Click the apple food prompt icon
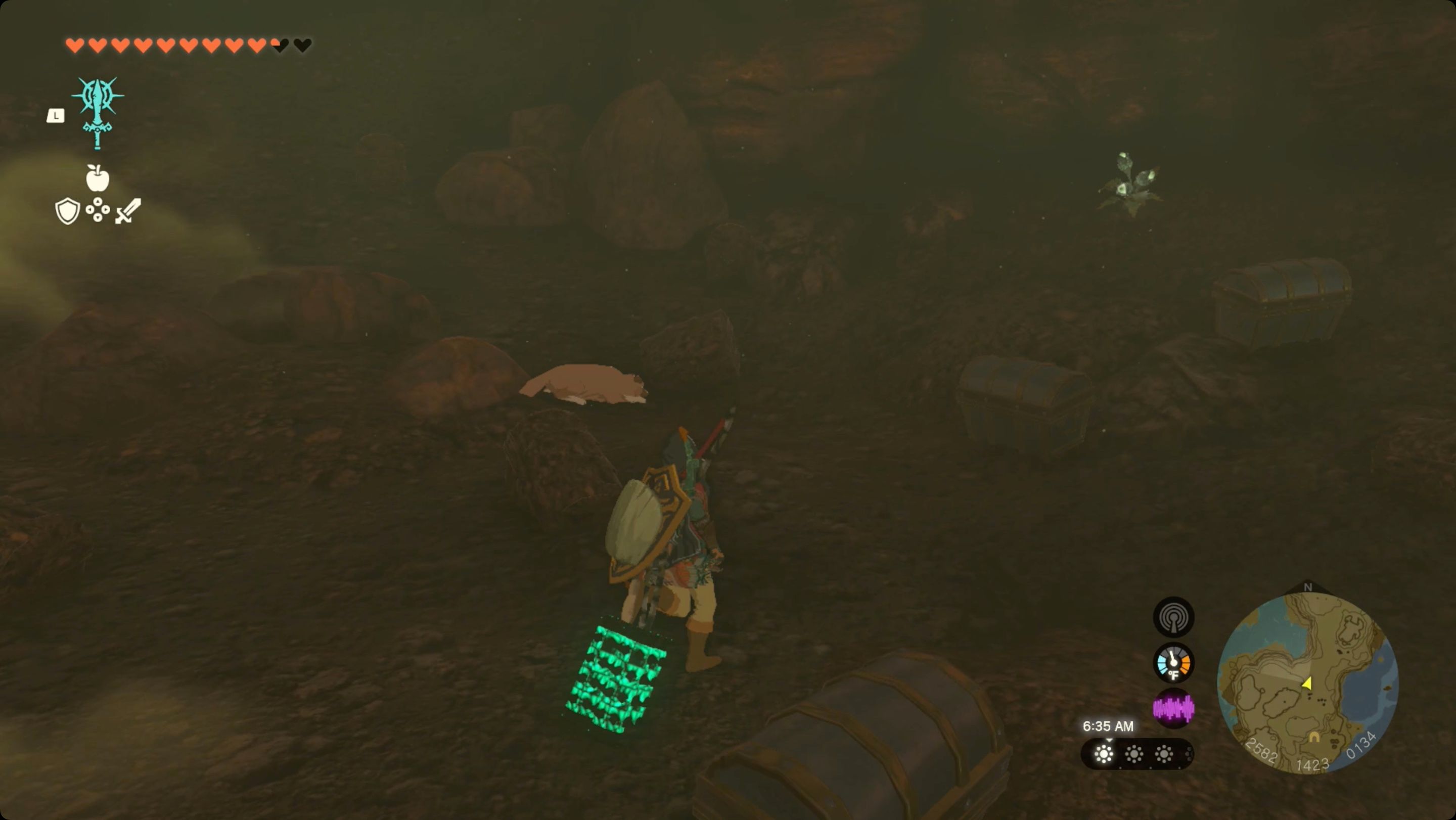This screenshot has width=1456, height=820. tap(97, 181)
